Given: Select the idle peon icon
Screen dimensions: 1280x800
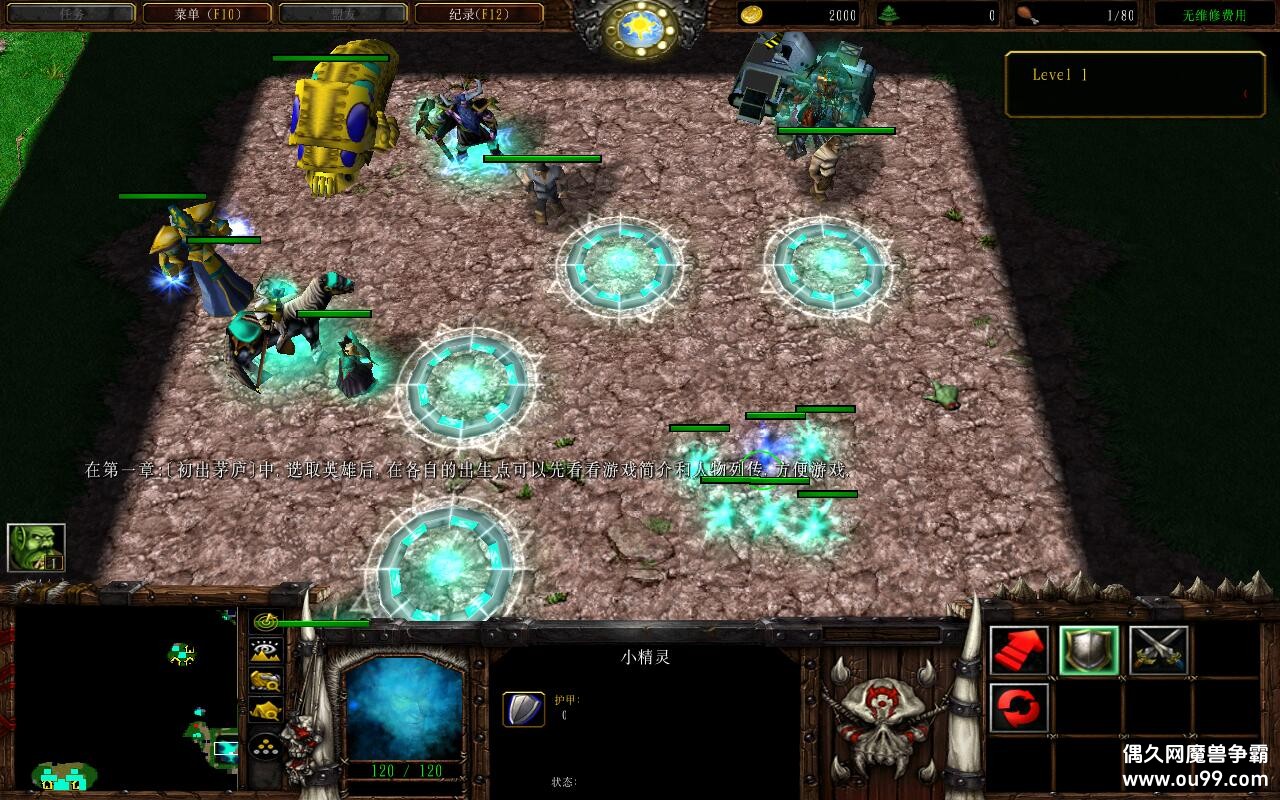Looking at the screenshot, I should [36, 547].
